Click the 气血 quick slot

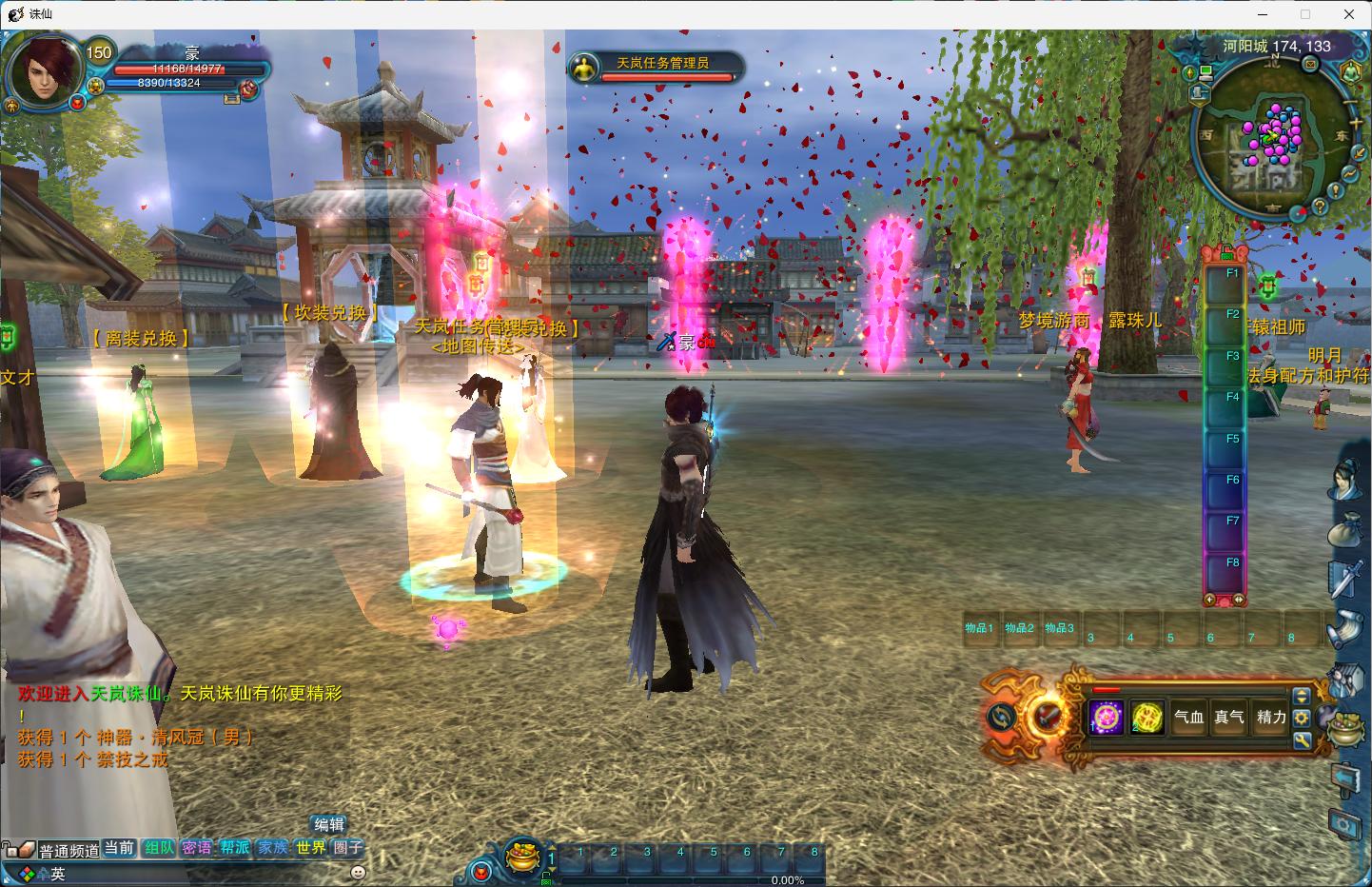1188,718
